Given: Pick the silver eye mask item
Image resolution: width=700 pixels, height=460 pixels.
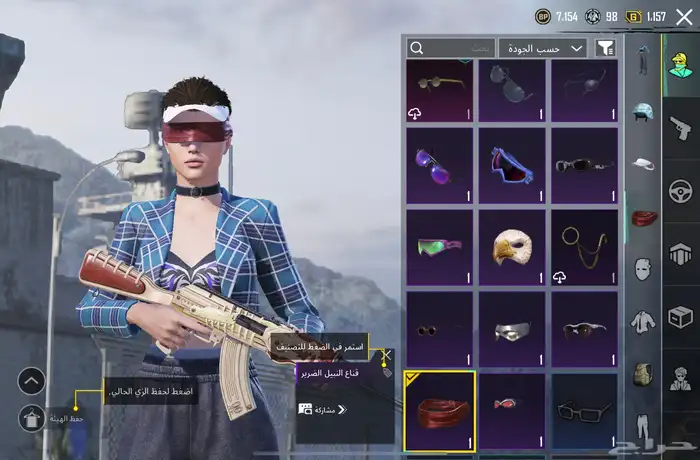Looking at the screenshot, I should [x=512, y=328].
